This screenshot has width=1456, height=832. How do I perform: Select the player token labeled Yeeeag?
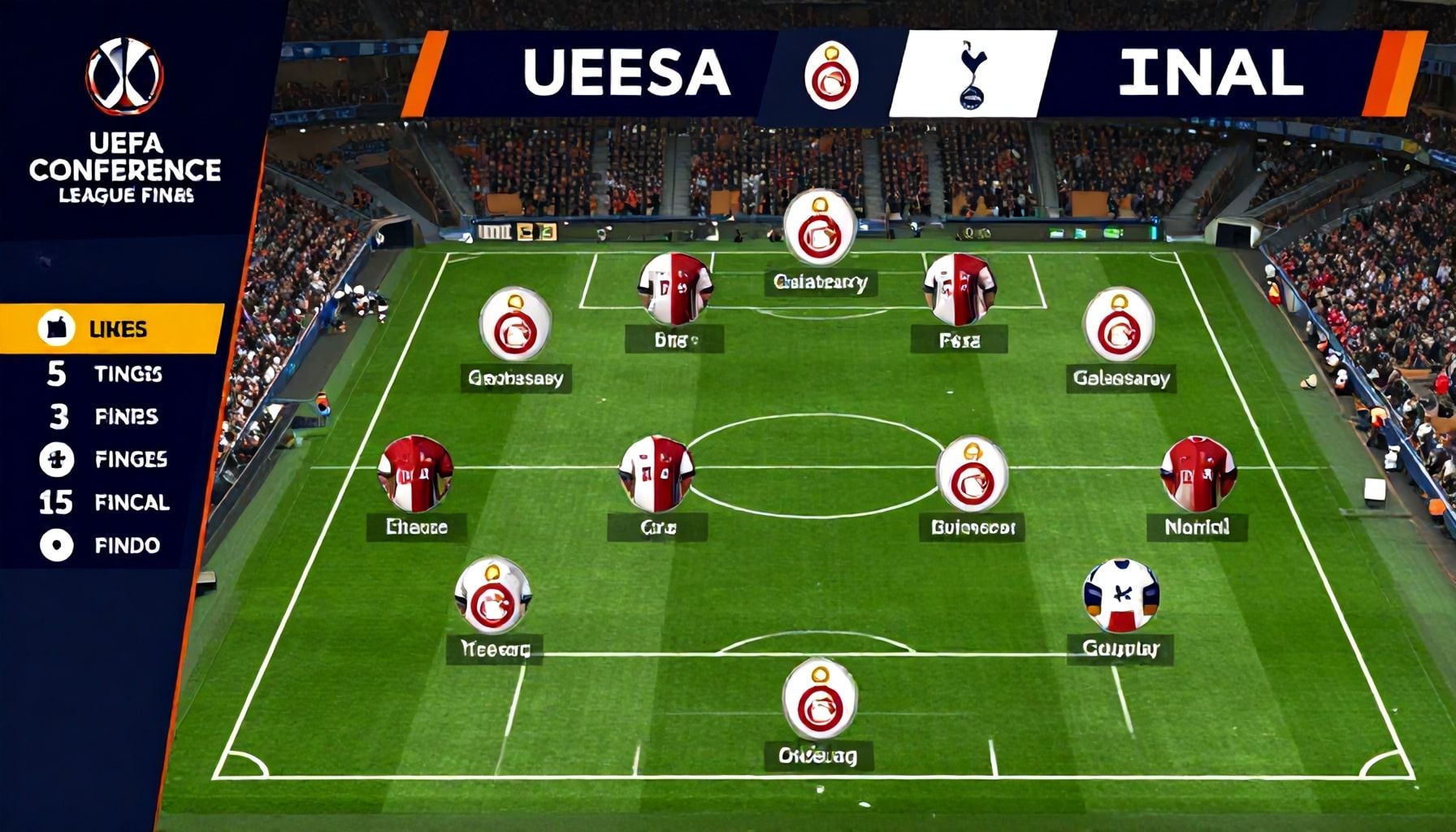click(492, 596)
